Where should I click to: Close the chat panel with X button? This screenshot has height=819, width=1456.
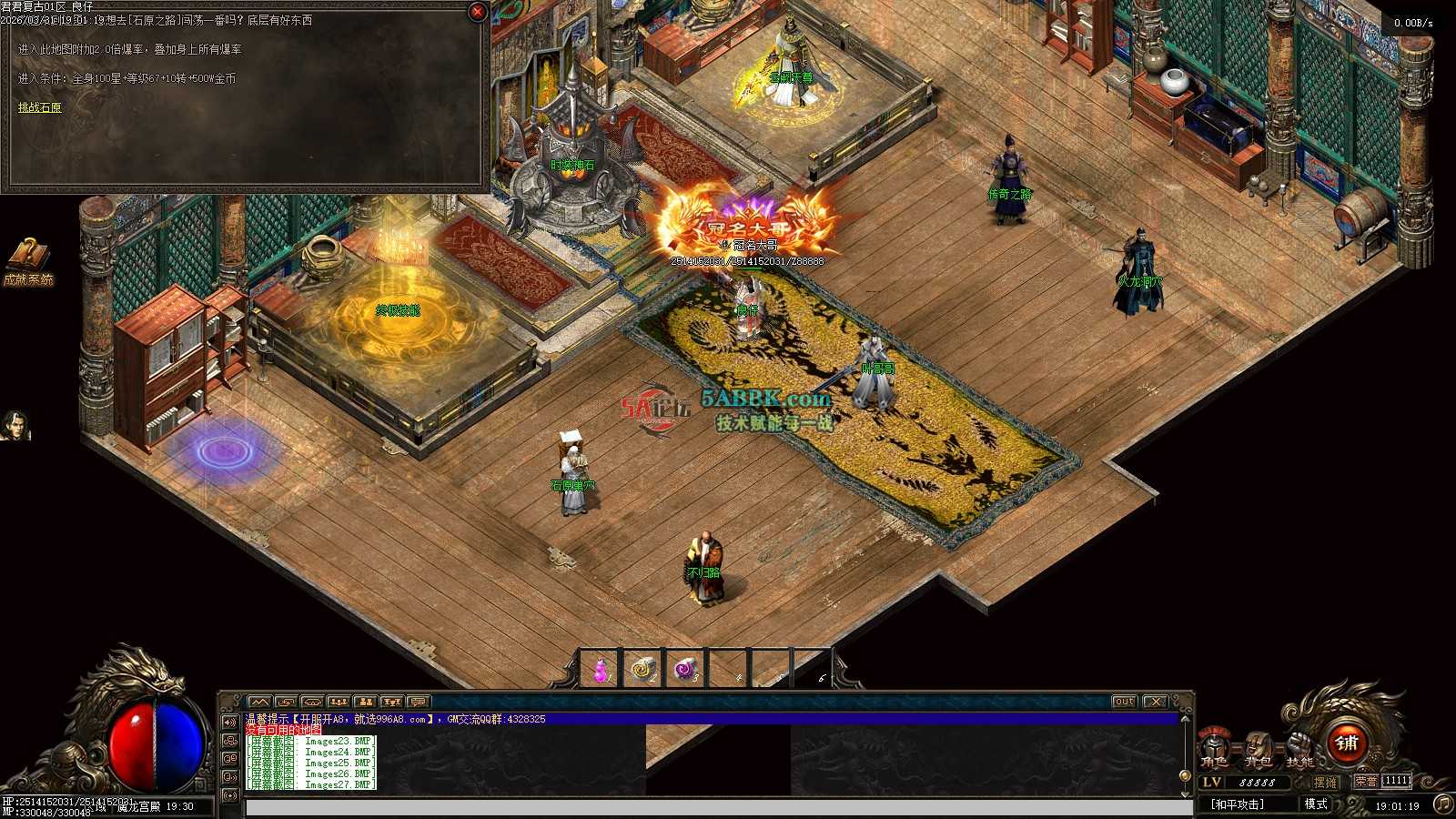click(1155, 702)
